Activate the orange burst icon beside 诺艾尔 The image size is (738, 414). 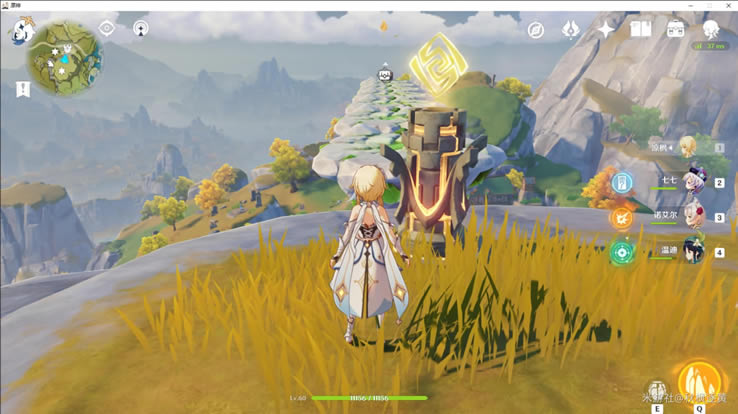(622, 217)
